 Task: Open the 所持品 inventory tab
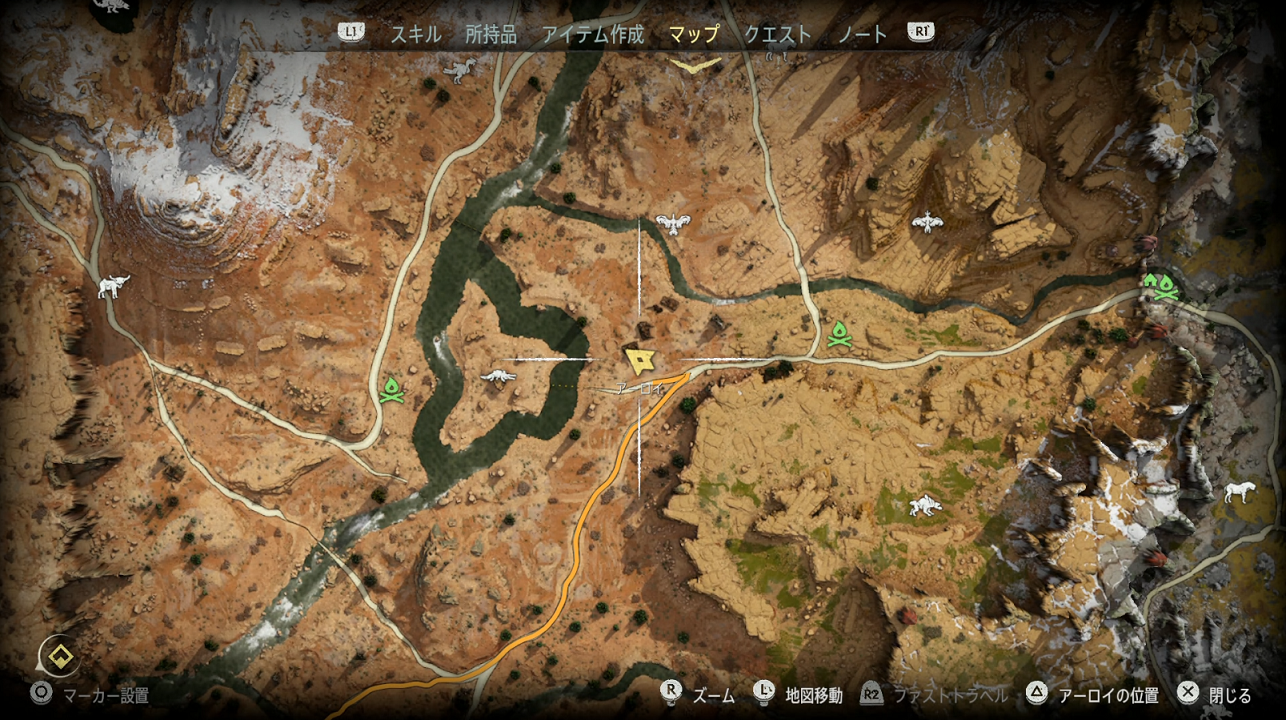click(491, 33)
